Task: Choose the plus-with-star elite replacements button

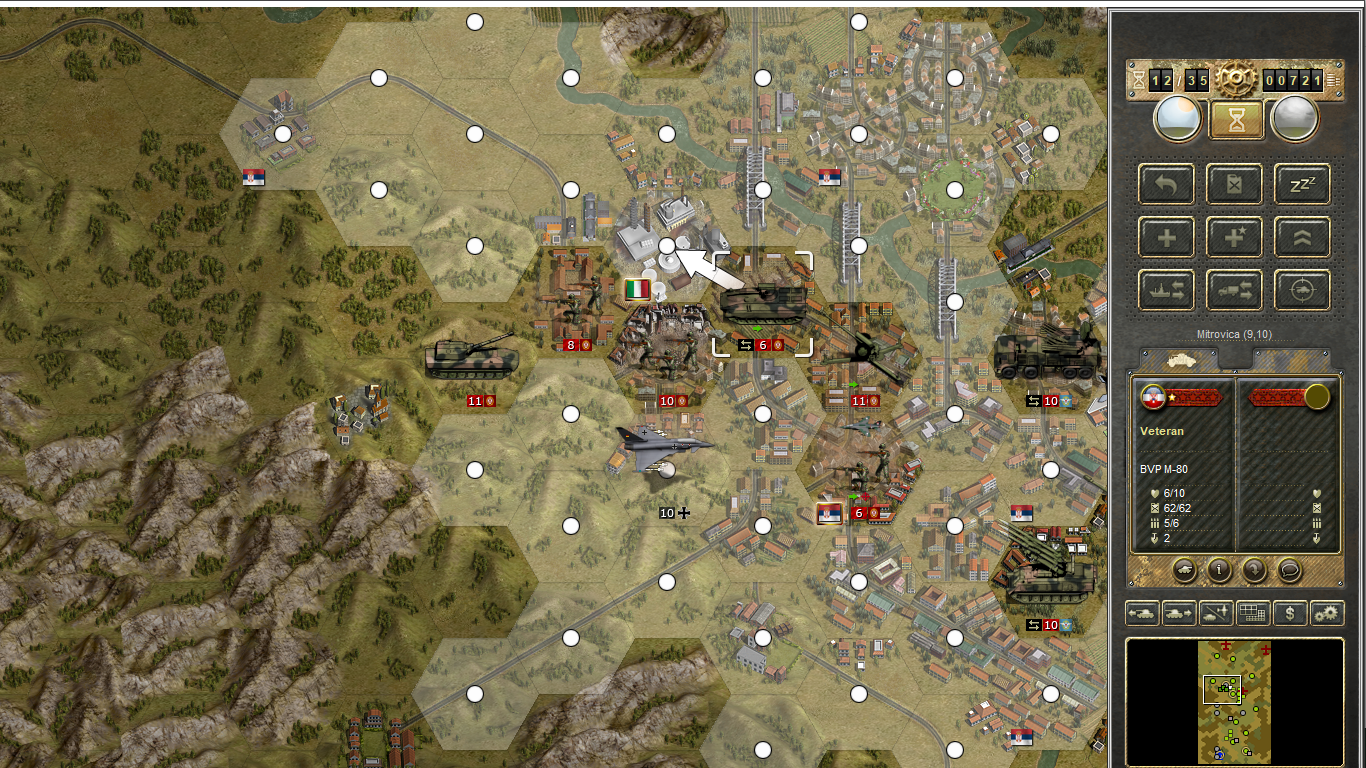Action: point(1235,238)
